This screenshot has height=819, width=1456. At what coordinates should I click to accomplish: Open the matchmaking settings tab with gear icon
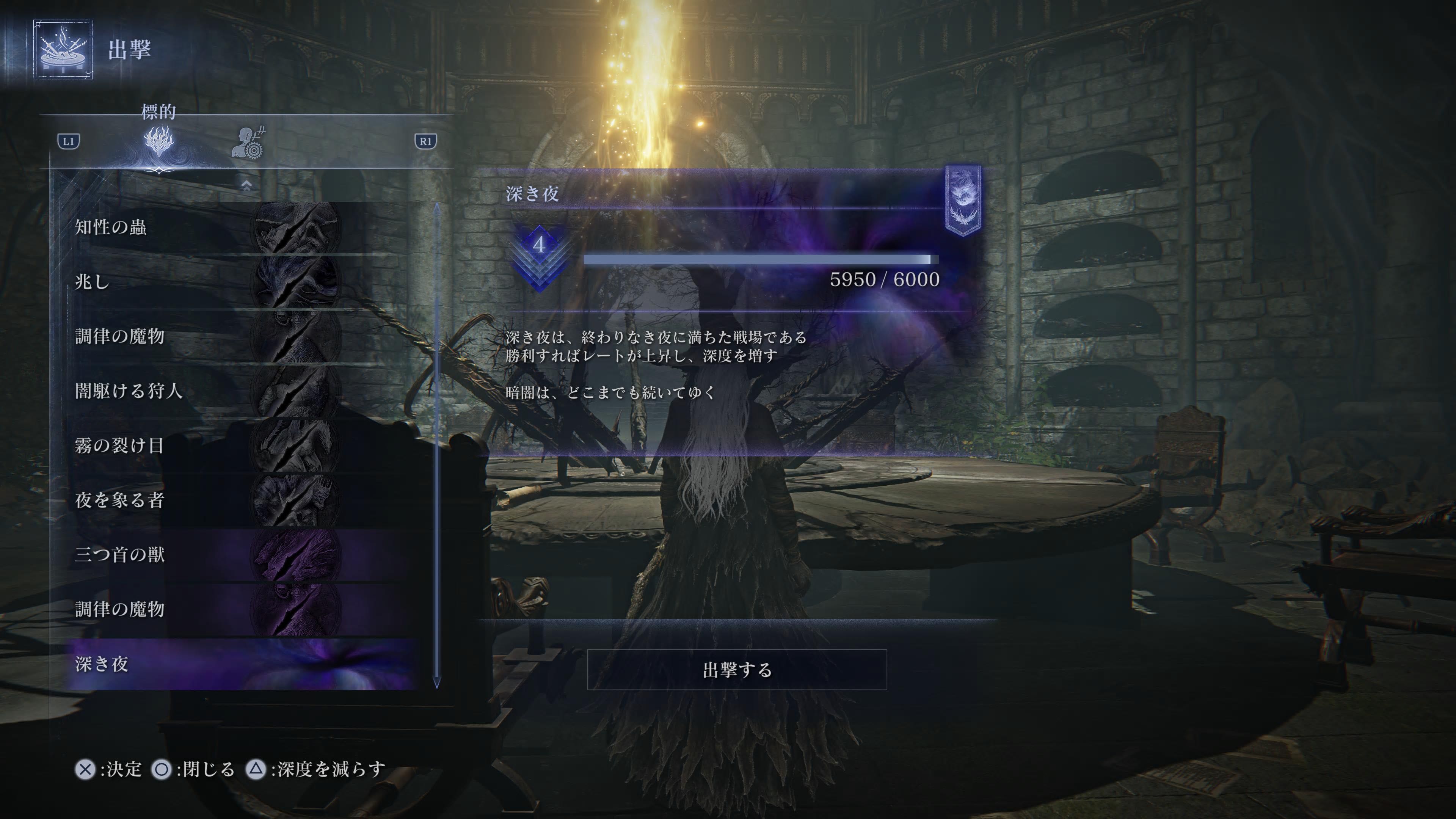tap(249, 143)
